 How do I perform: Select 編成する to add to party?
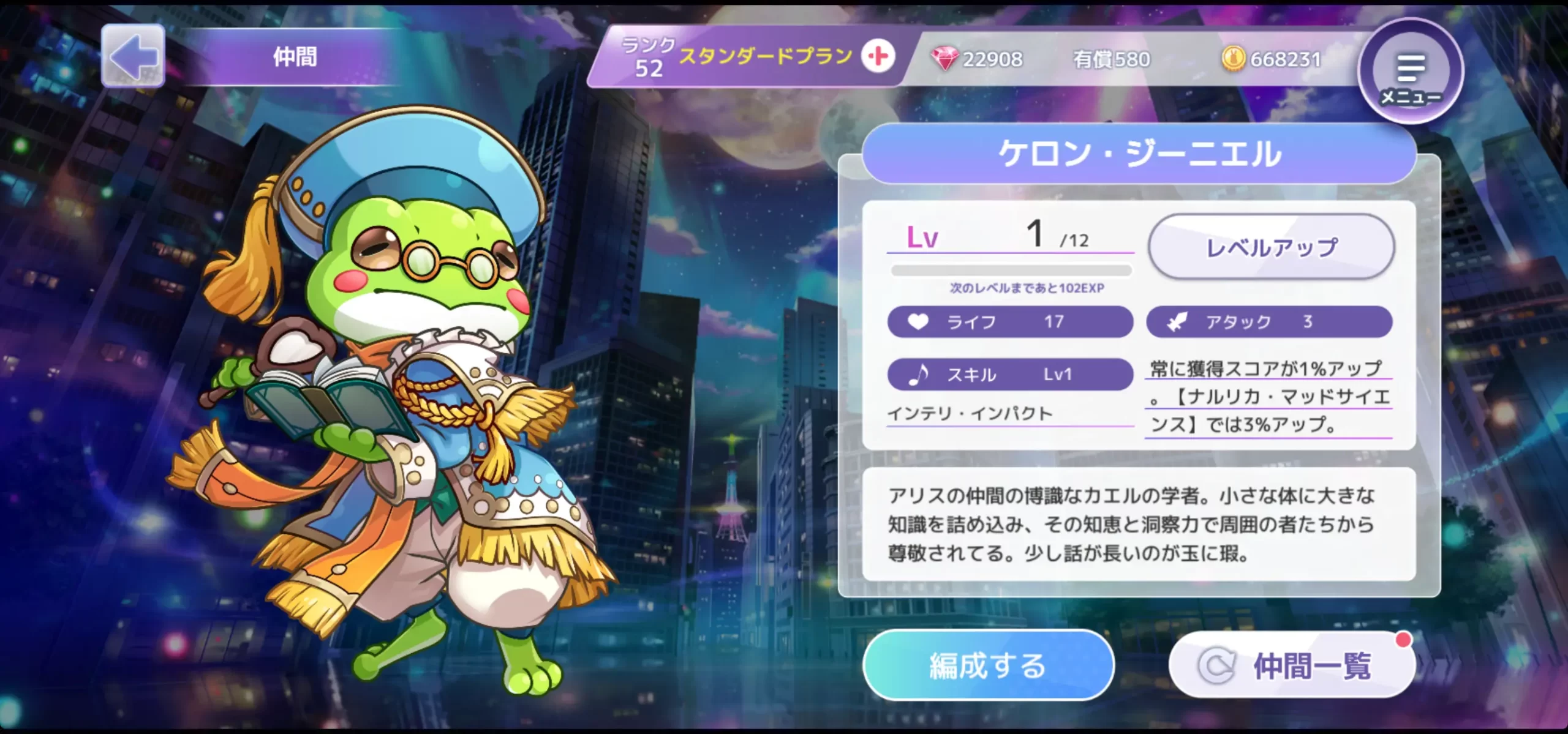(988, 665)
